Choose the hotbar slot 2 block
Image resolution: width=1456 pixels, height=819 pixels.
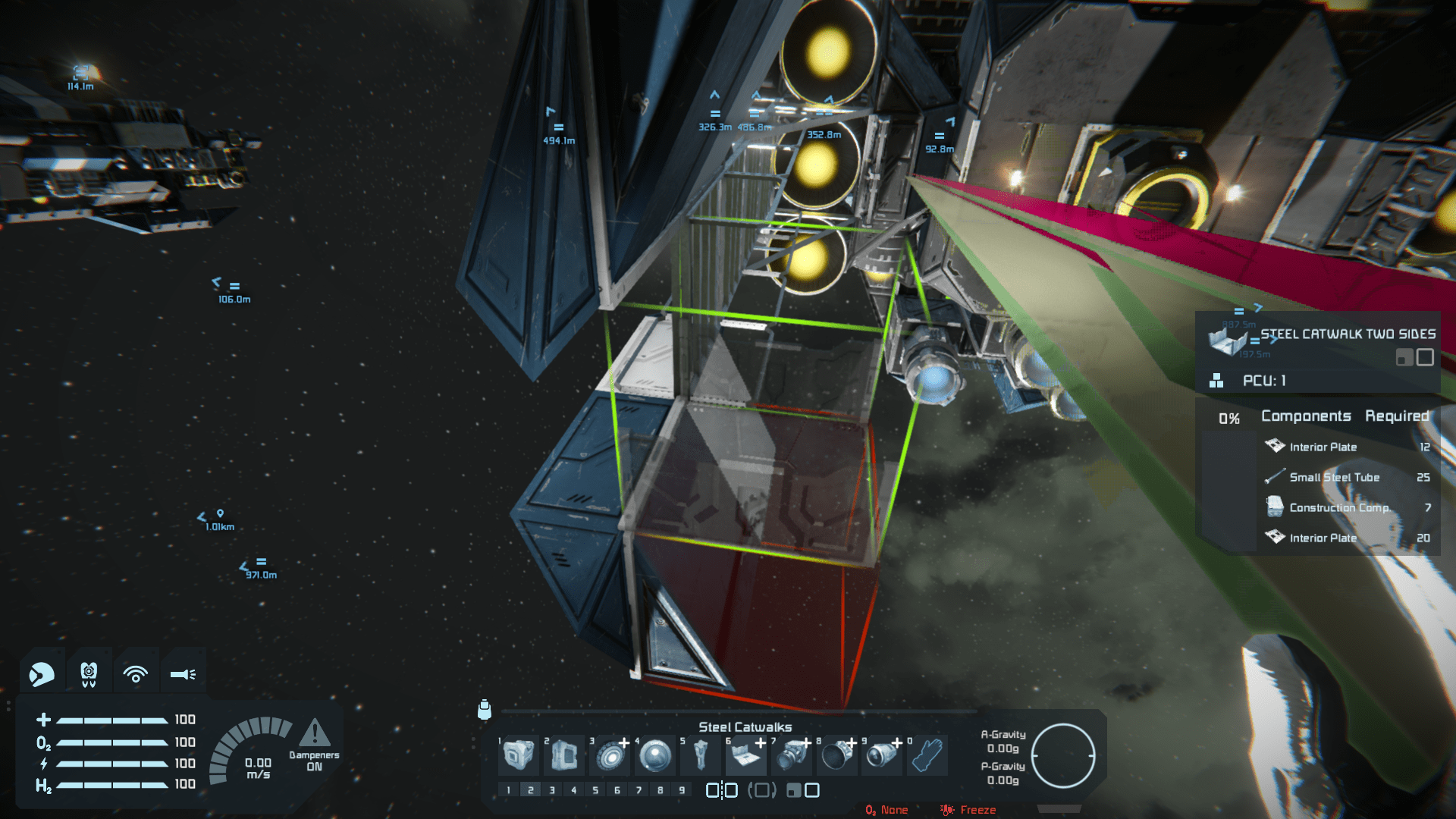click(563, 755)
